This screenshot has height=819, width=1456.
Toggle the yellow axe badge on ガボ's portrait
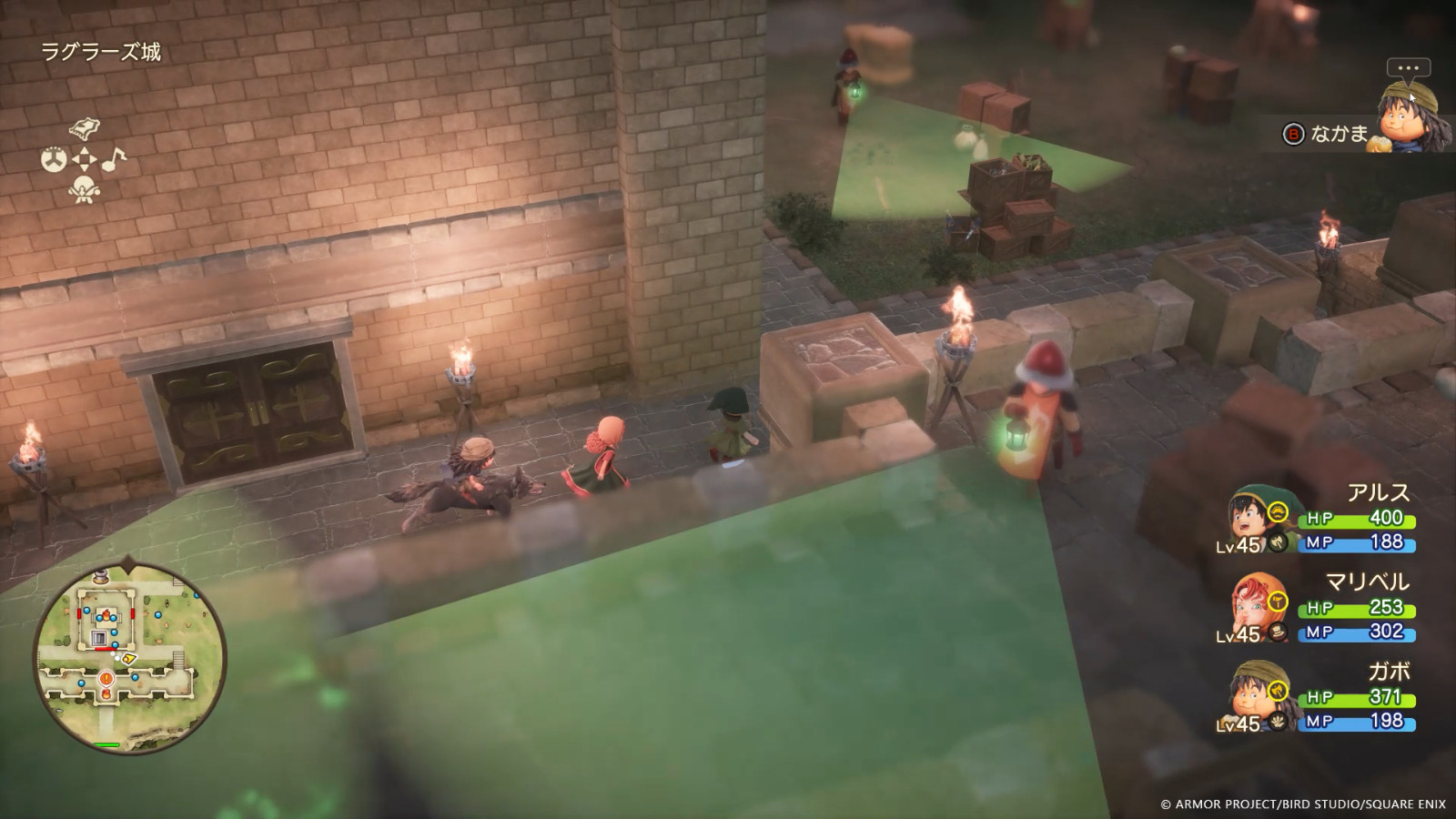tap(1277, 690)
